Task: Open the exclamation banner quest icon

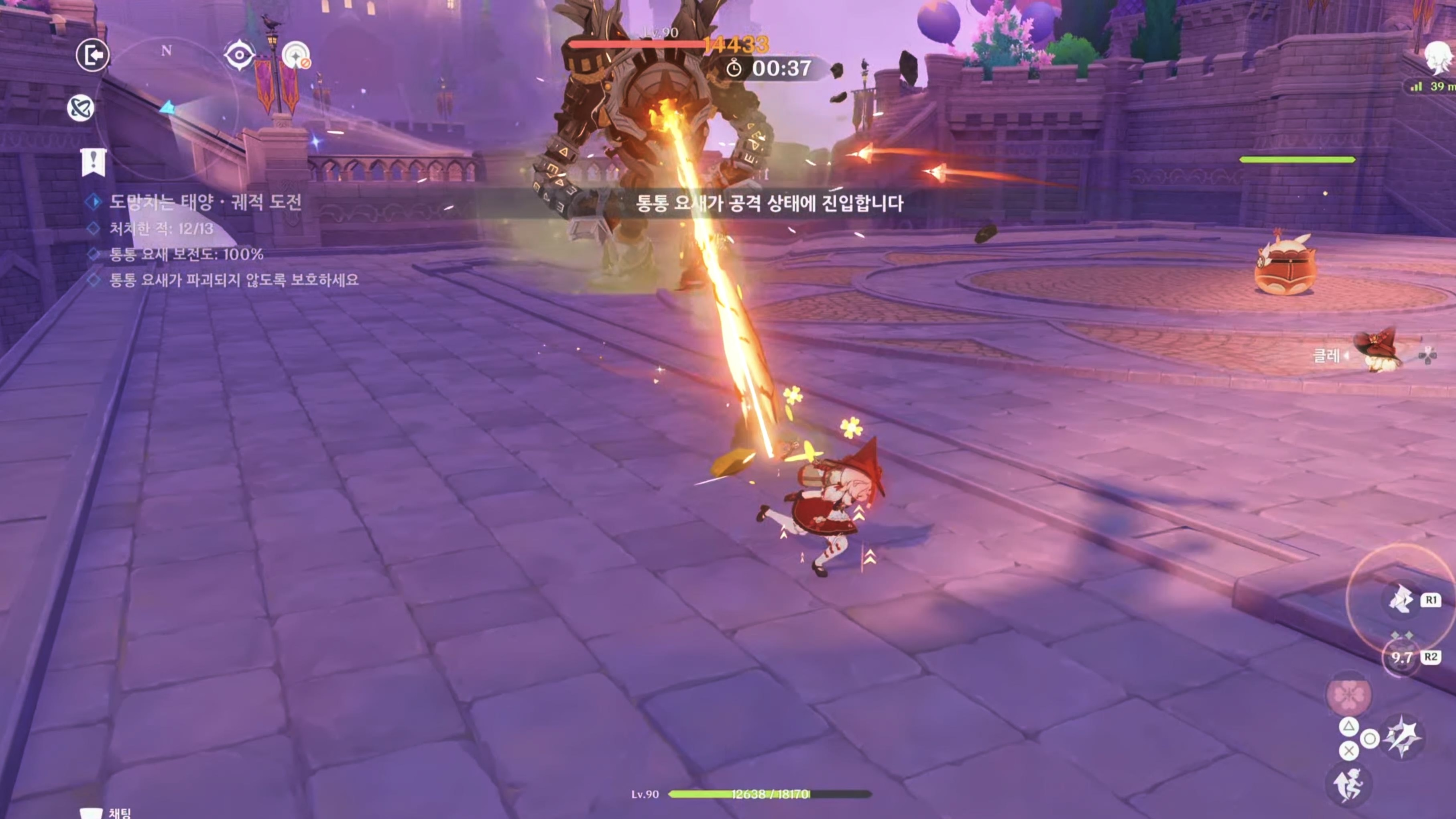Action: [x=93, y=162]
